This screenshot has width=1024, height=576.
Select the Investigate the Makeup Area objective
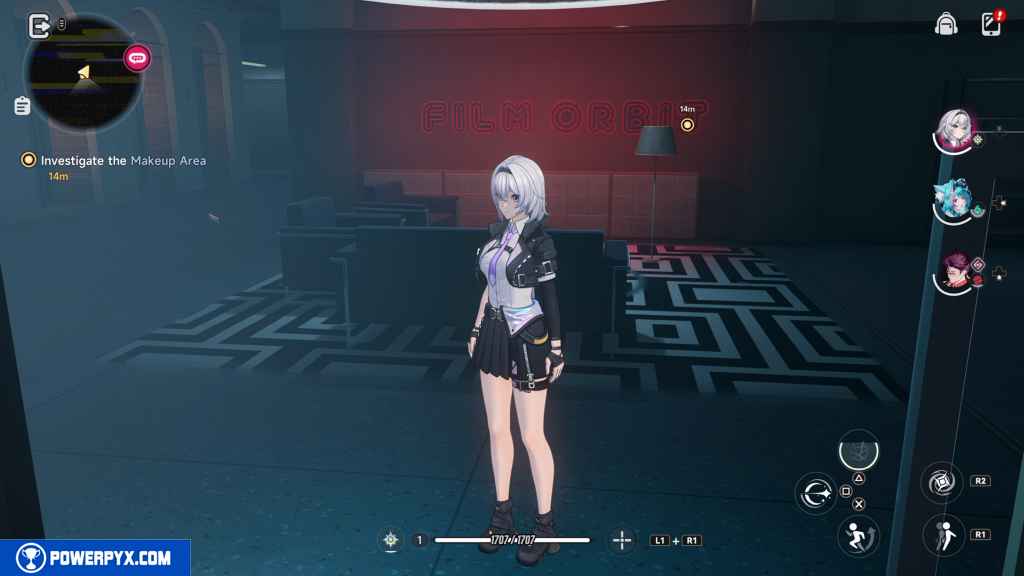(x=123, y=160)
